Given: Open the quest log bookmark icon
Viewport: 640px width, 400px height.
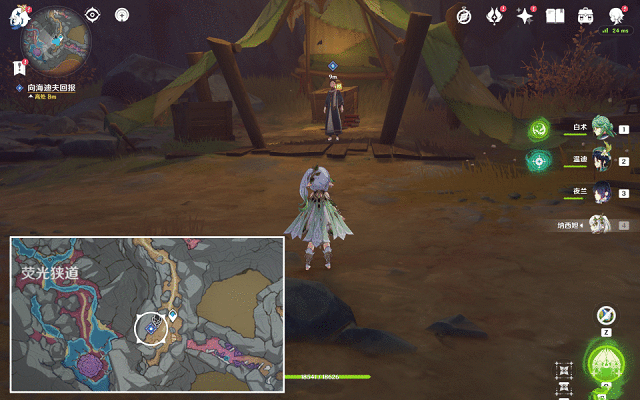Looking at the screenshot, I should click(x=18, y=68).
